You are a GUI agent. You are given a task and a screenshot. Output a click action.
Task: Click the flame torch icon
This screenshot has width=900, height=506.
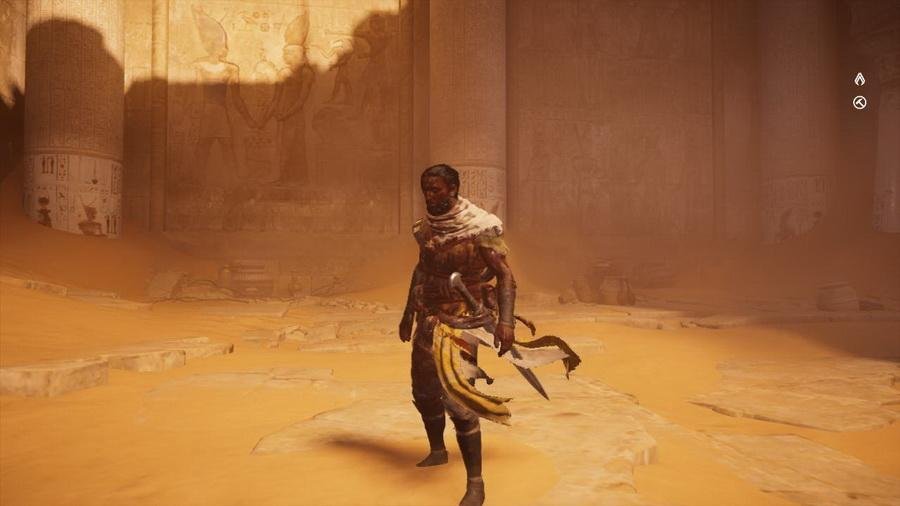pos(859,79)
